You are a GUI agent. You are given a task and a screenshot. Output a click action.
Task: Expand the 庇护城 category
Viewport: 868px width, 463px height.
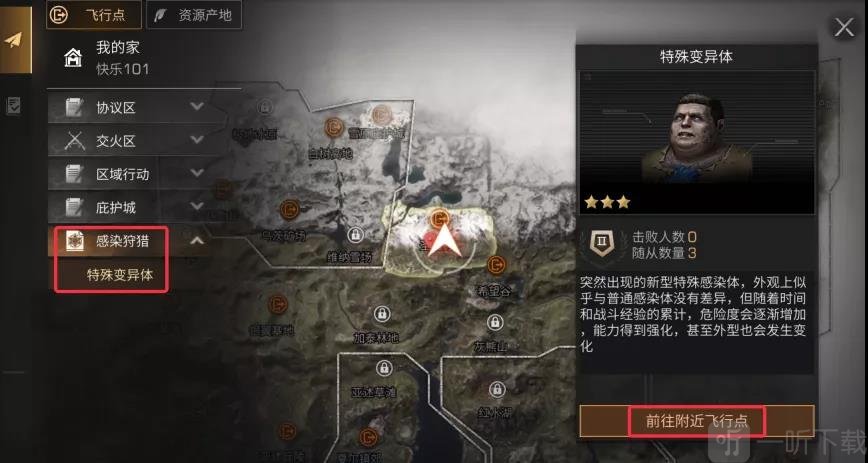click(196, 206)
